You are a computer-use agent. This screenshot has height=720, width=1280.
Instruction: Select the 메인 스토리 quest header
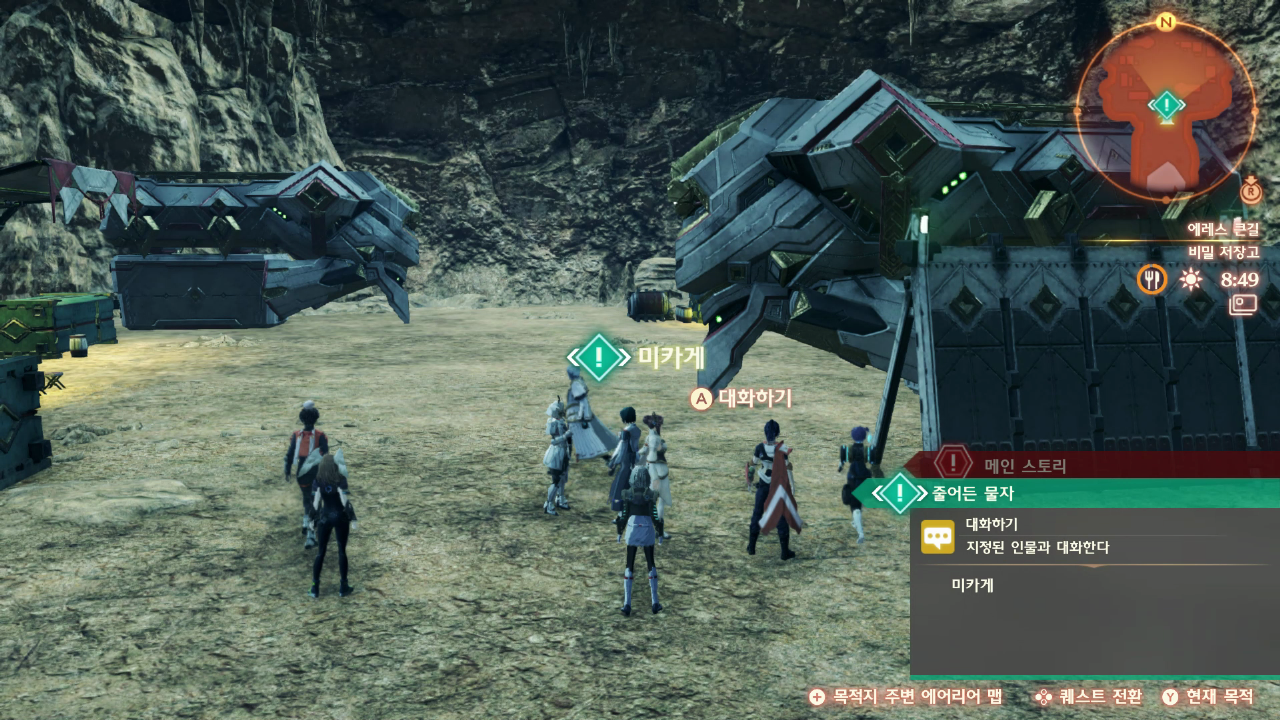point(1025,464)
